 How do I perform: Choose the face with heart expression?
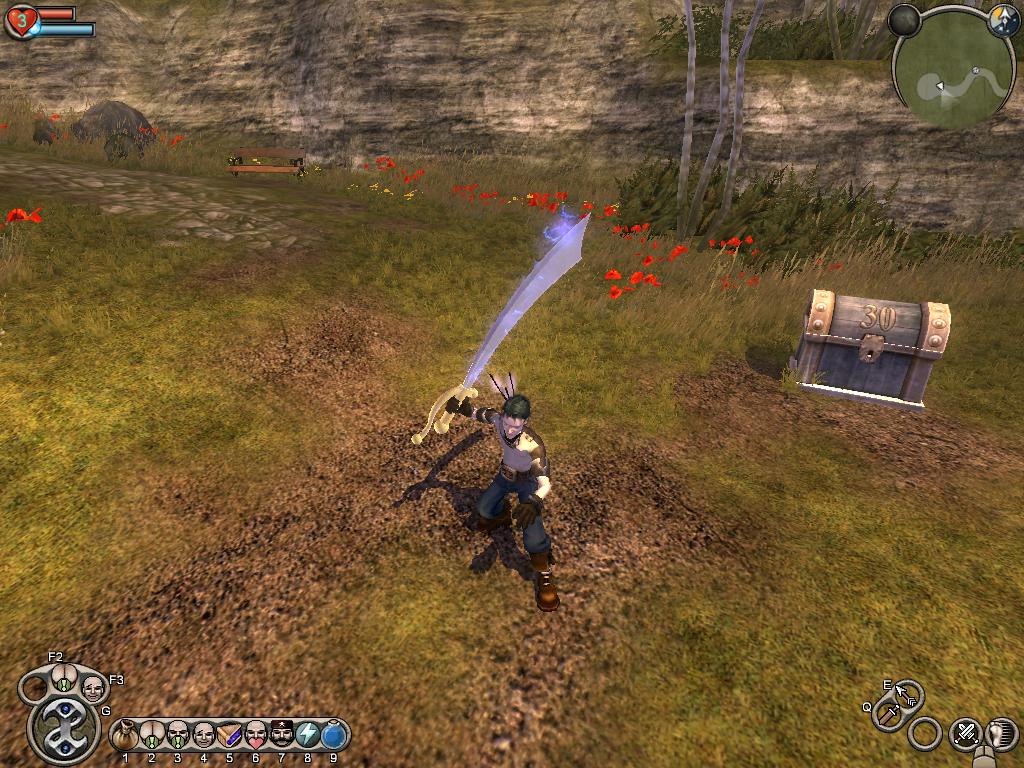[x=256, y=736]
